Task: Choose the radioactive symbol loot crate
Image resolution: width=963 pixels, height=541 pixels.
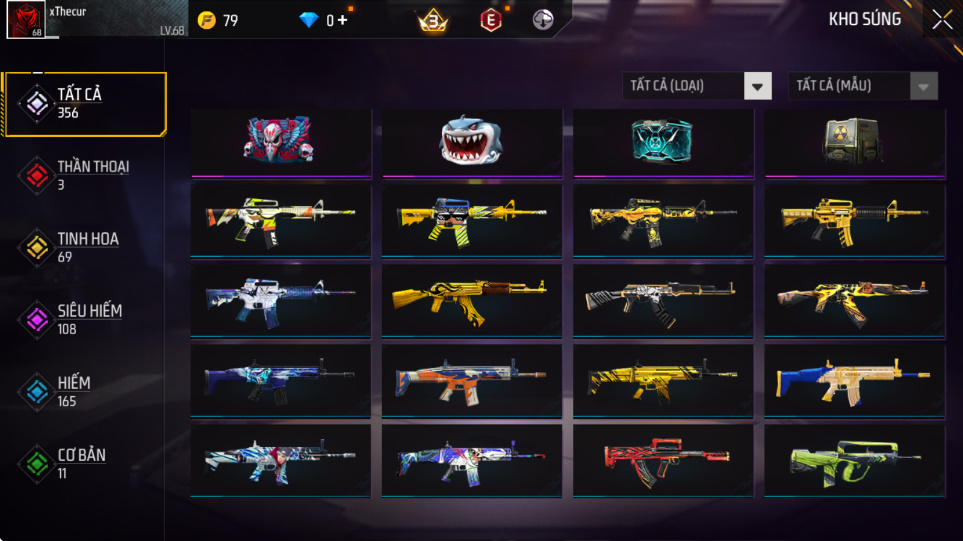Action: (853, 141)
